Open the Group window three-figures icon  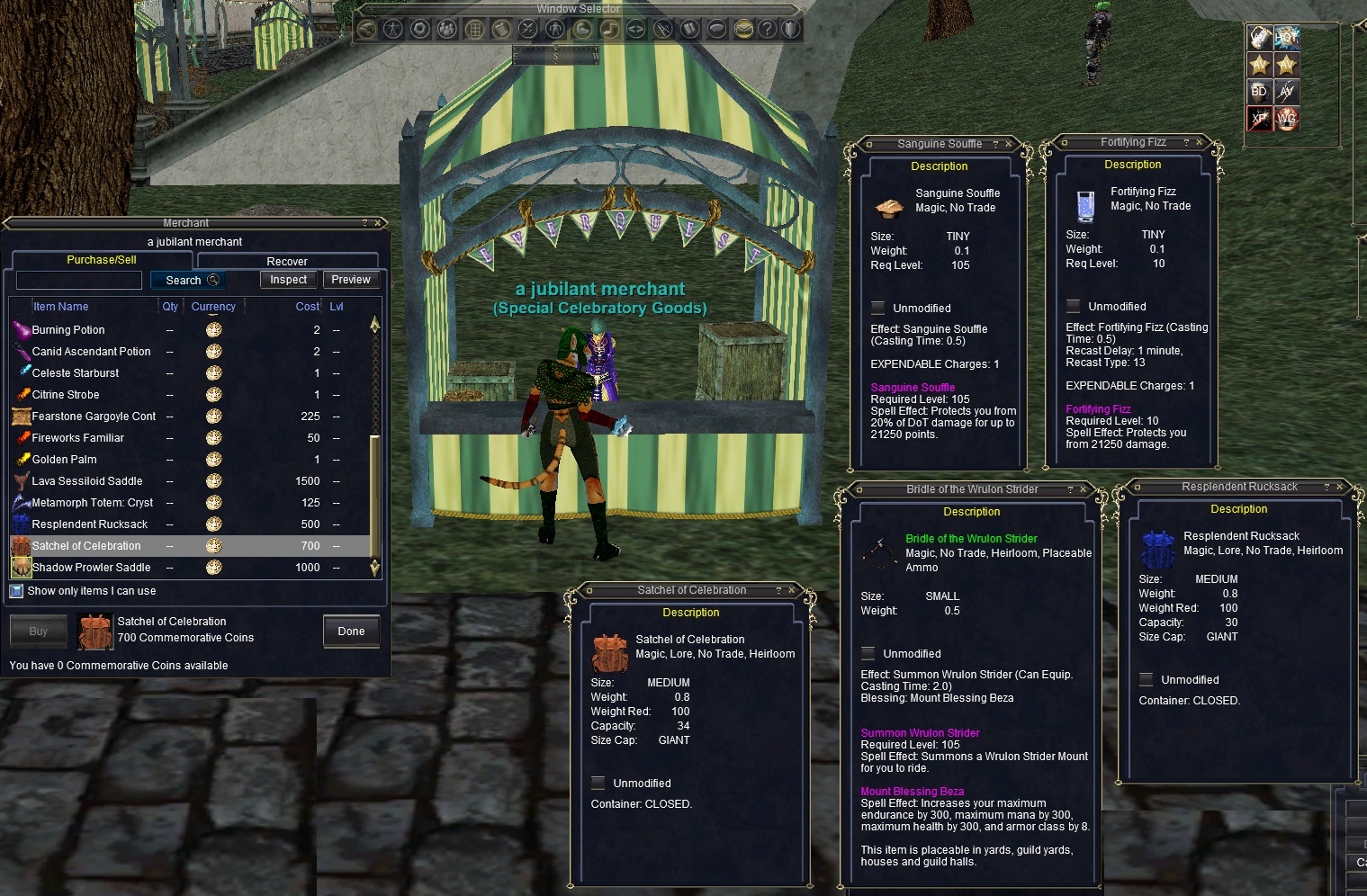[448, 28]
